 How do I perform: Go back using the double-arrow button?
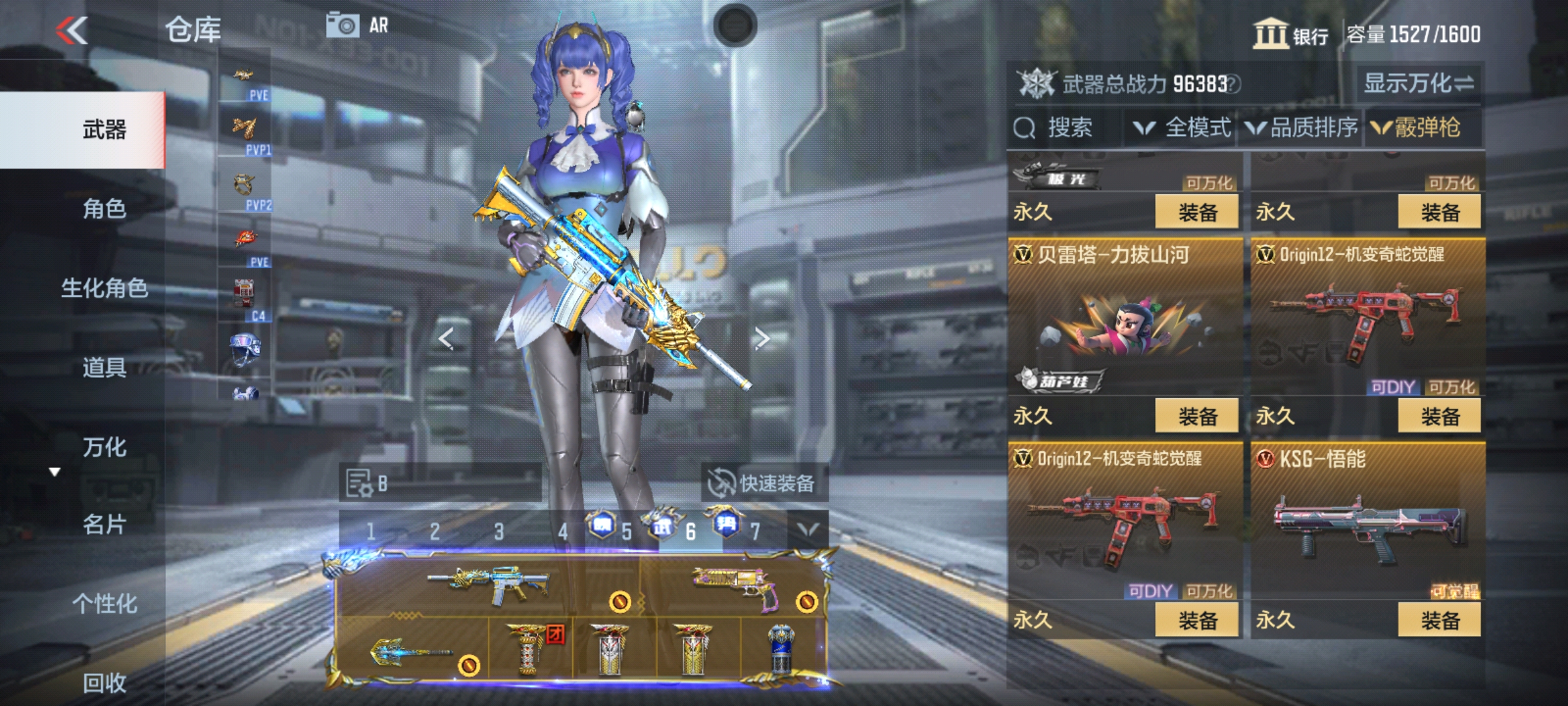[72, 30]
